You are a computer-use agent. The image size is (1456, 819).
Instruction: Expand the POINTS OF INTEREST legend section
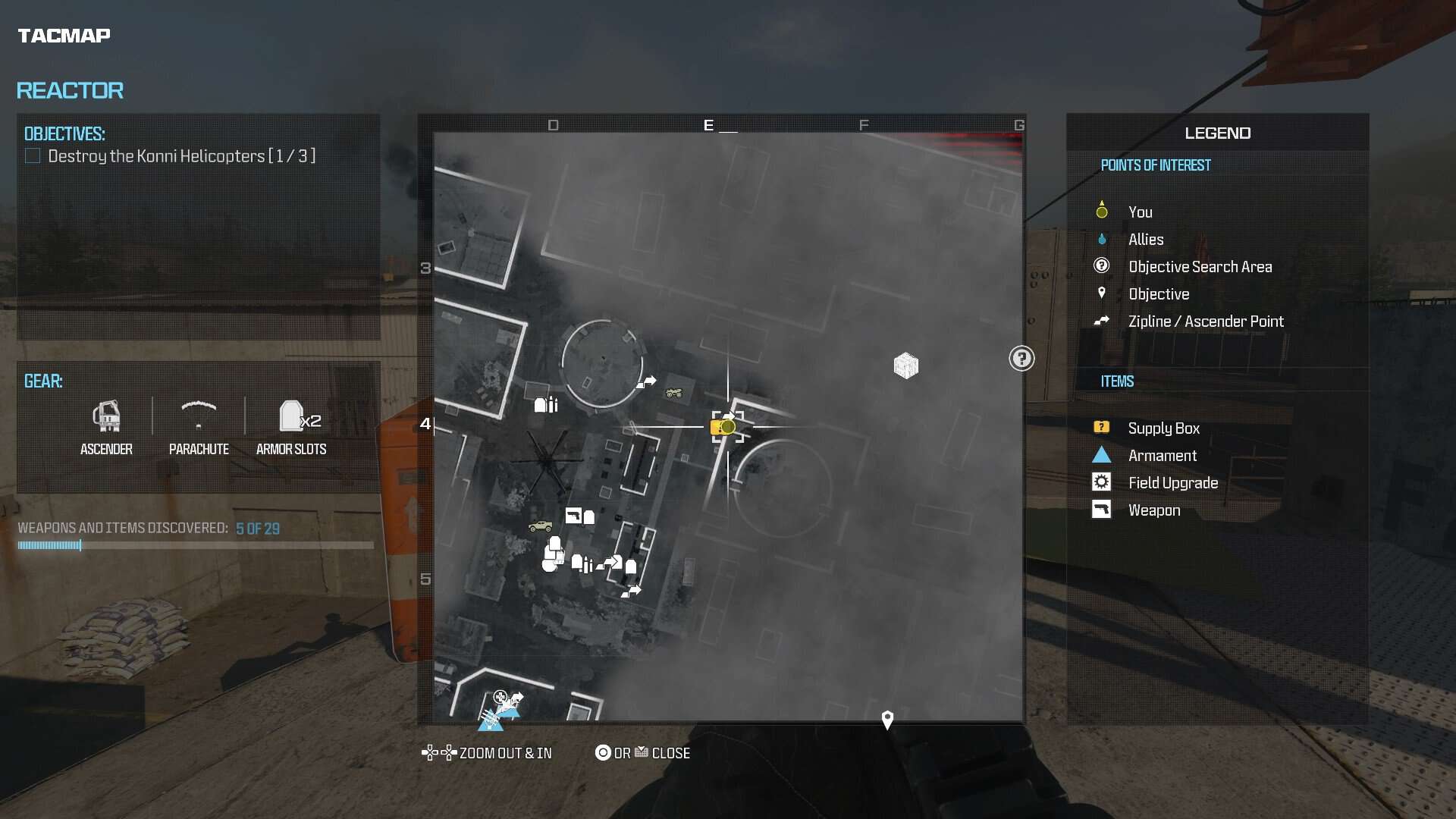point(1156,165)
